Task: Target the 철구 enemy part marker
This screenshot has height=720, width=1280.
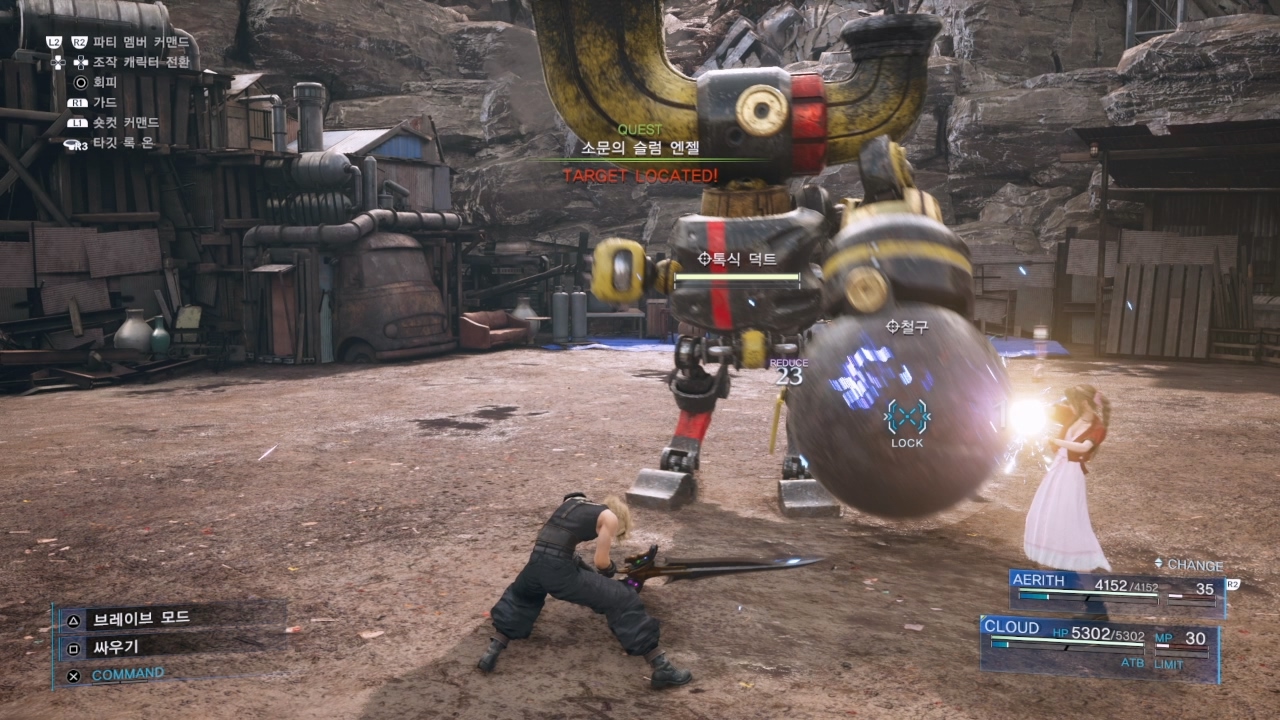Action: pyautogui.click(x=908, y=327)
